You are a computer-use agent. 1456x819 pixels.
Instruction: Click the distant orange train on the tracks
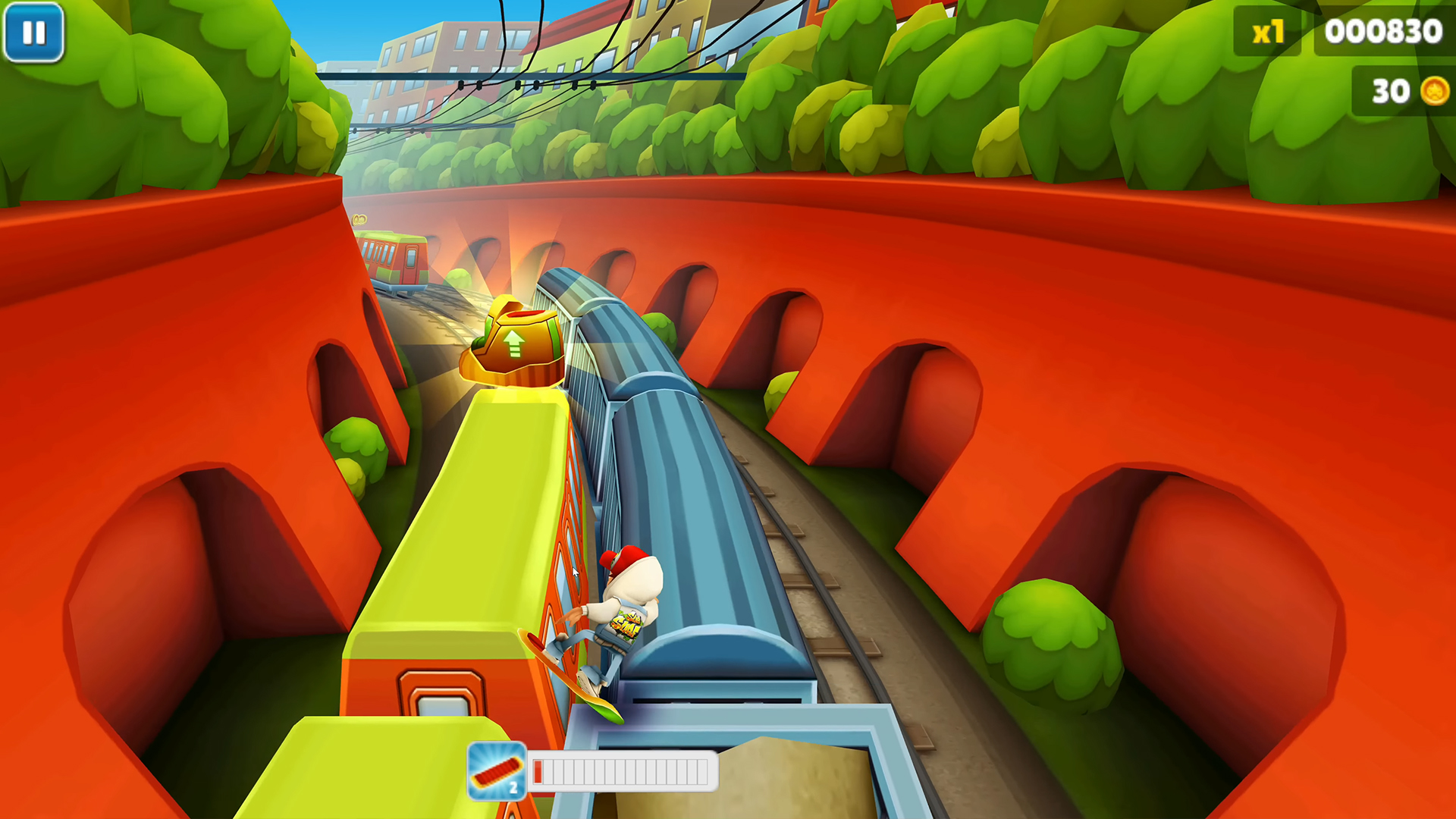(394, 258)
